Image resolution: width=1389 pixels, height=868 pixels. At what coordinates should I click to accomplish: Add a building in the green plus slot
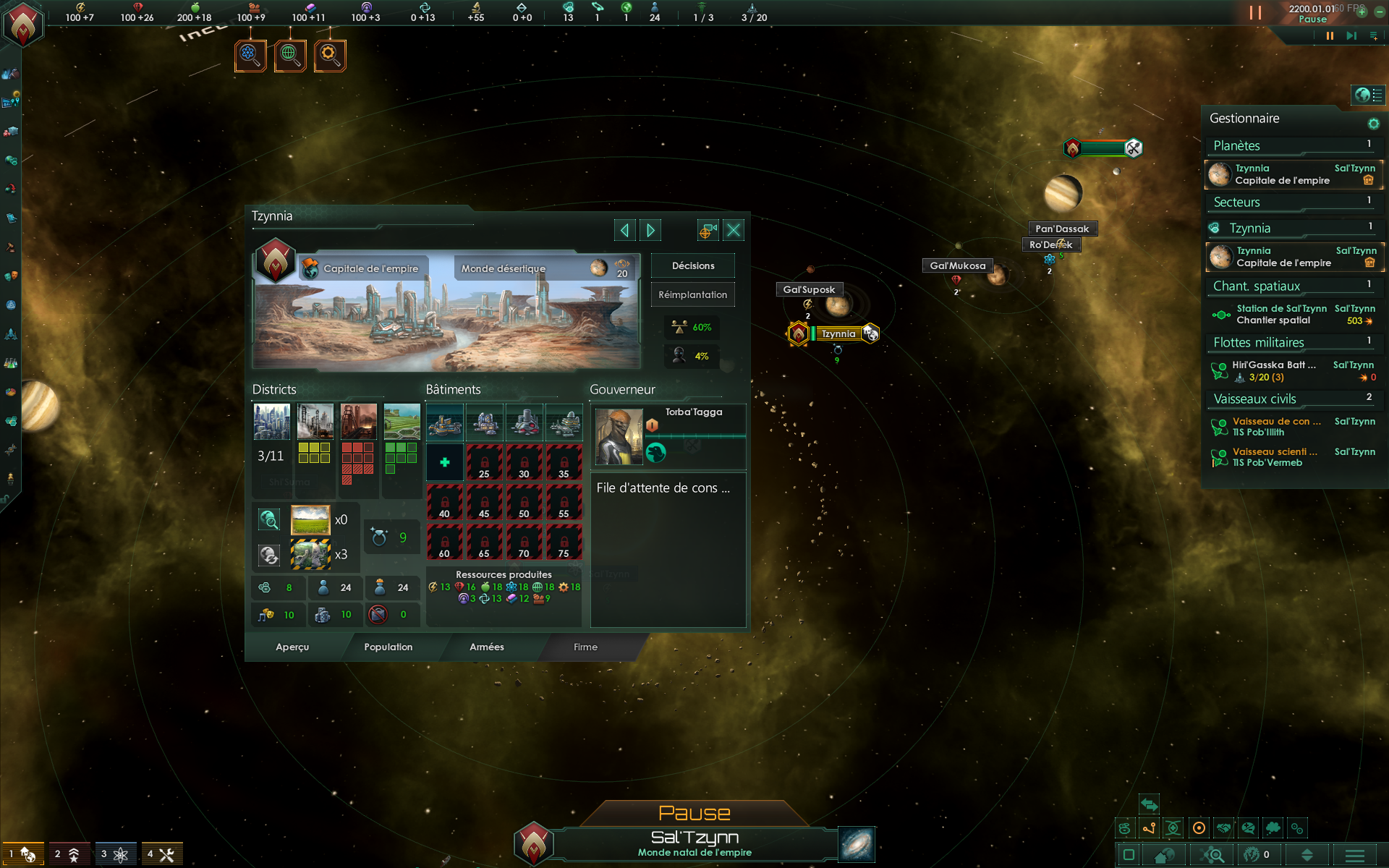pos(444,462)
